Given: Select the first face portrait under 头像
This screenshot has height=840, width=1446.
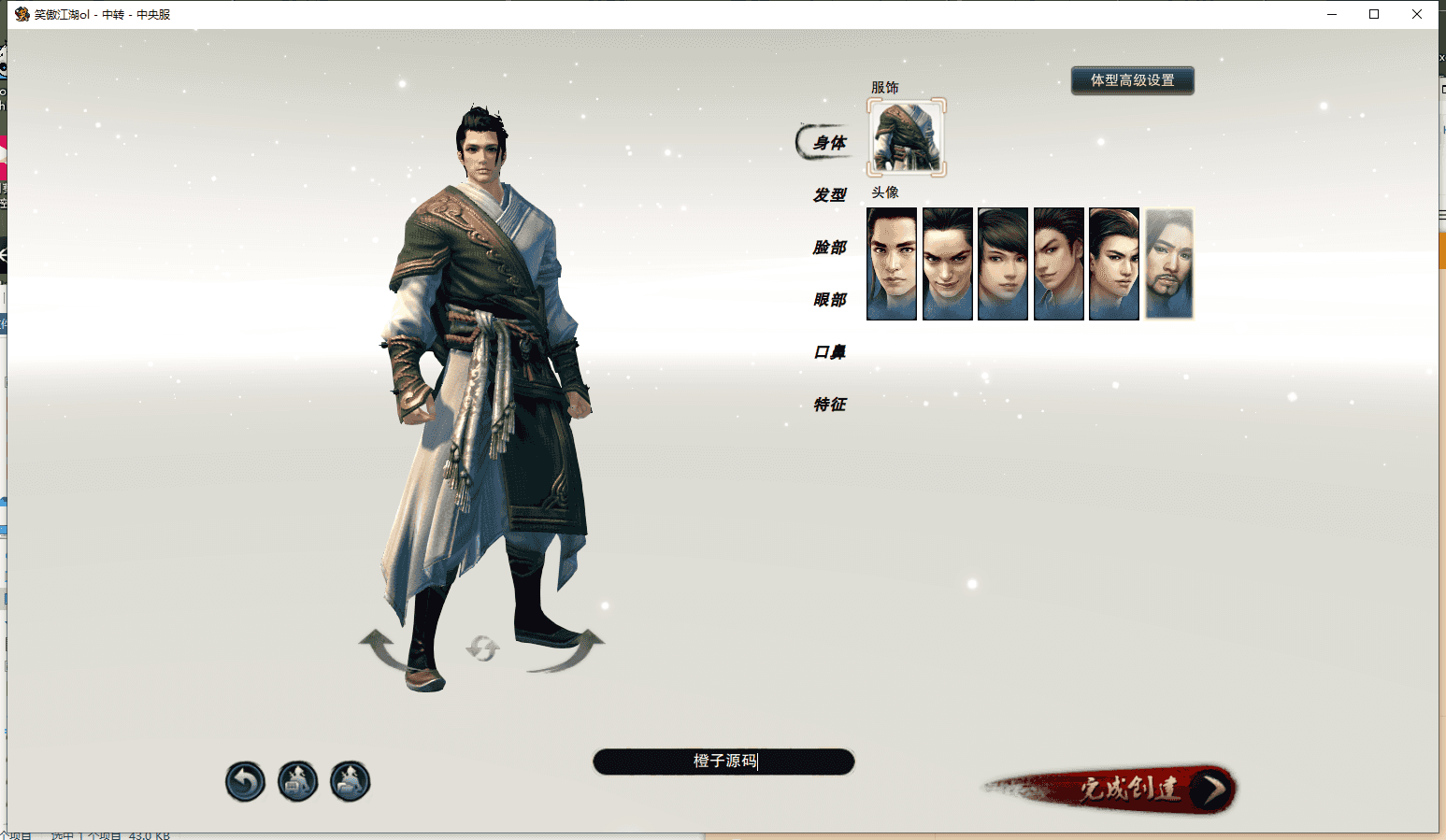Looking at the screenshot, I should click(891, 263).
